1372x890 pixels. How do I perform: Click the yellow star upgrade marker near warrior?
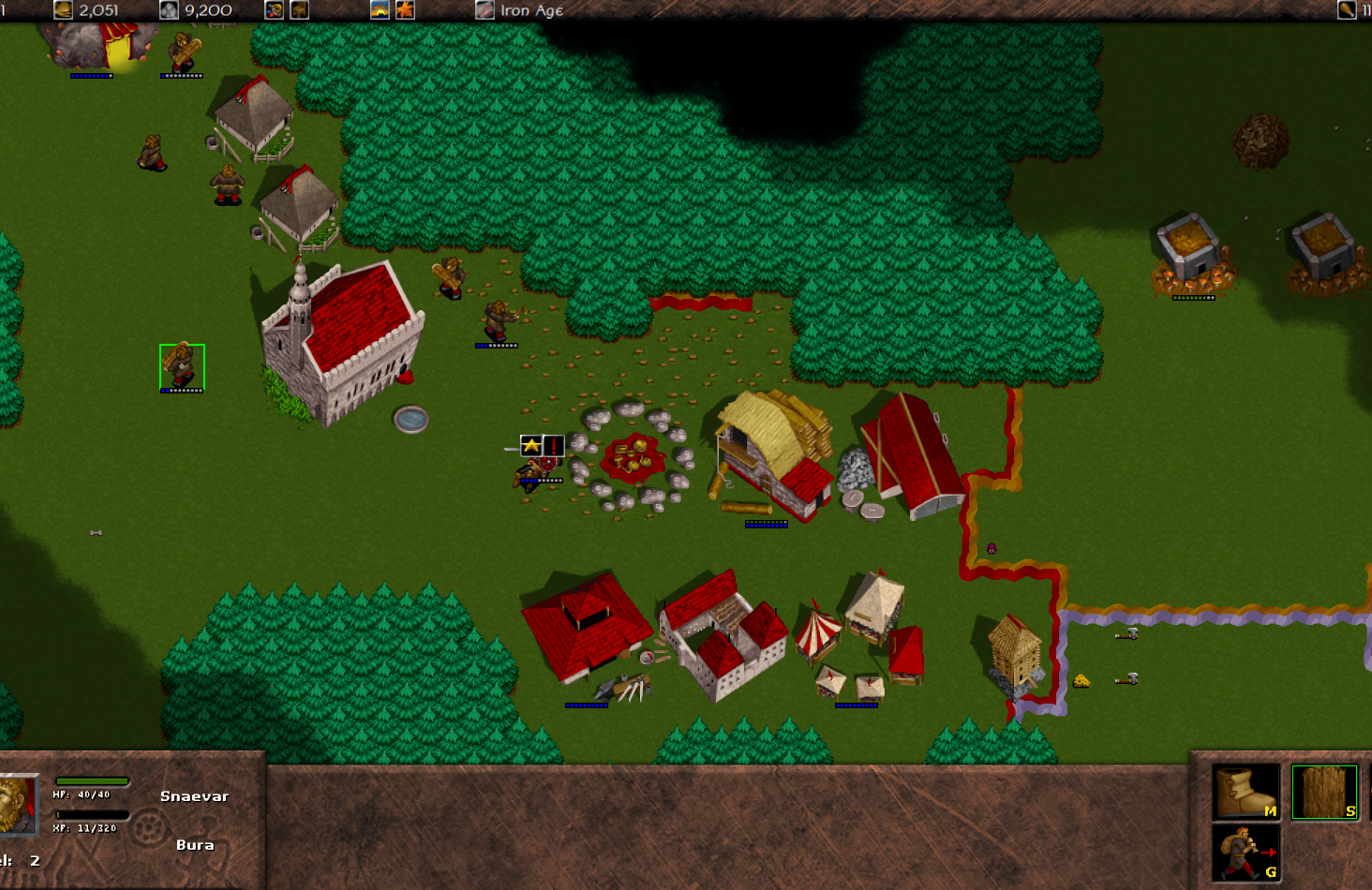(x=529, y=447)
